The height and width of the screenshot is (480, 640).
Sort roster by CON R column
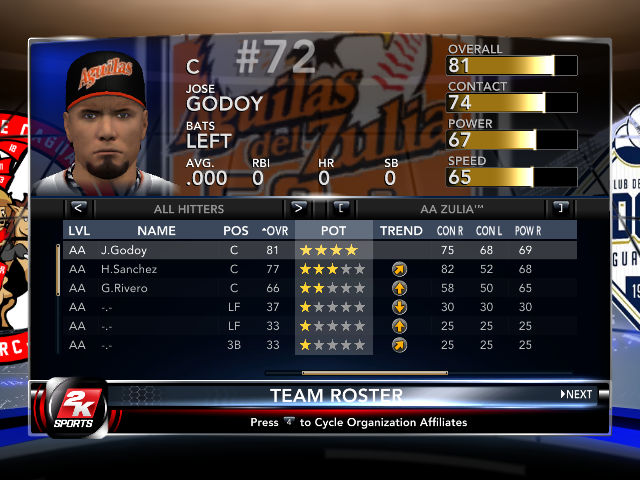tap(451, 231)
